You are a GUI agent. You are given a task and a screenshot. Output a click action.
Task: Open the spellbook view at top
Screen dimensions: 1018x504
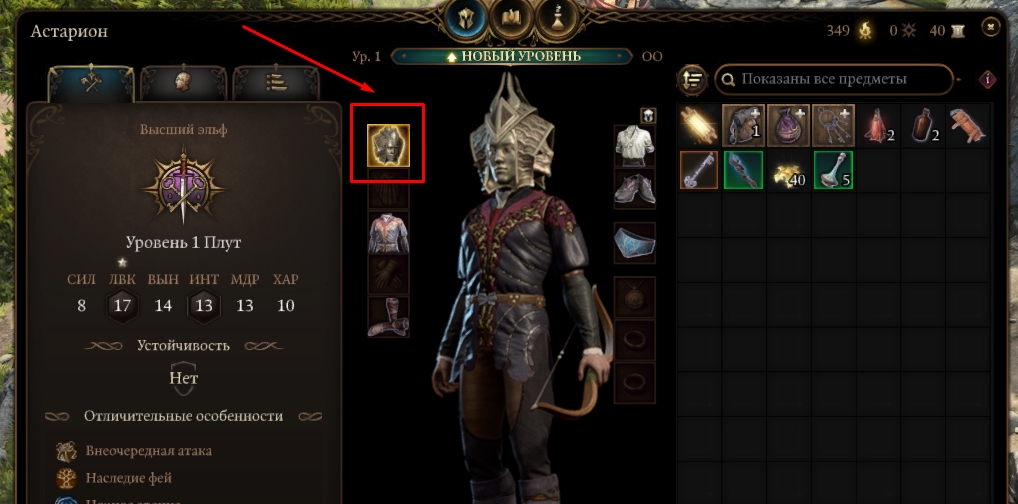click(x=513, y=17)
